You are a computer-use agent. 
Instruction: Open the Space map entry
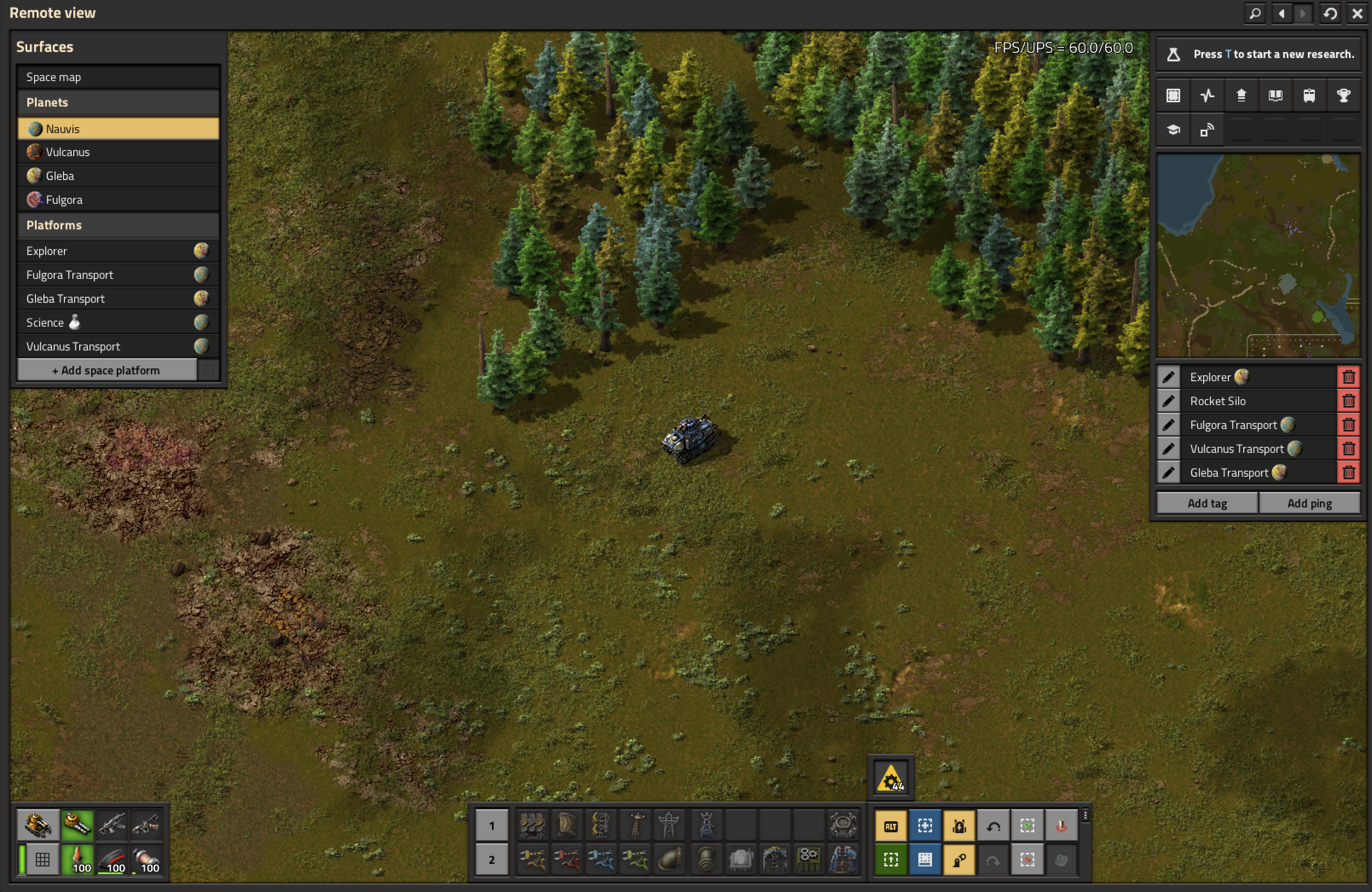(118, 77)
